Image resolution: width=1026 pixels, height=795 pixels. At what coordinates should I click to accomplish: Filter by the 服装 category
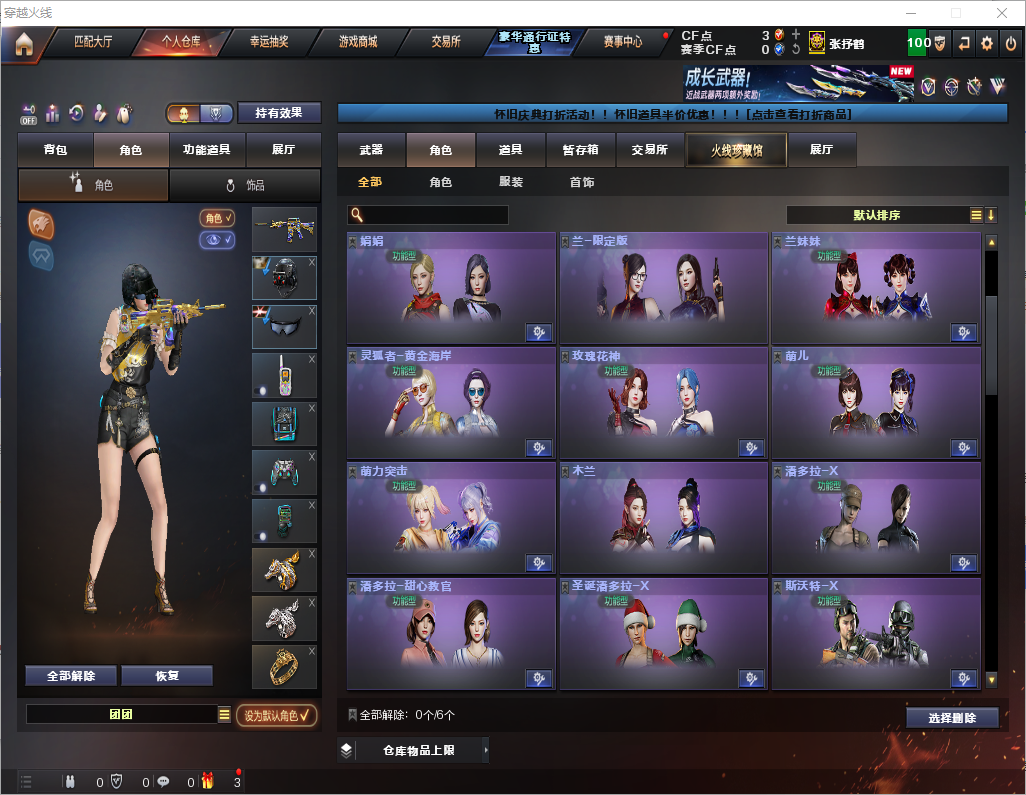coord(511,183)
